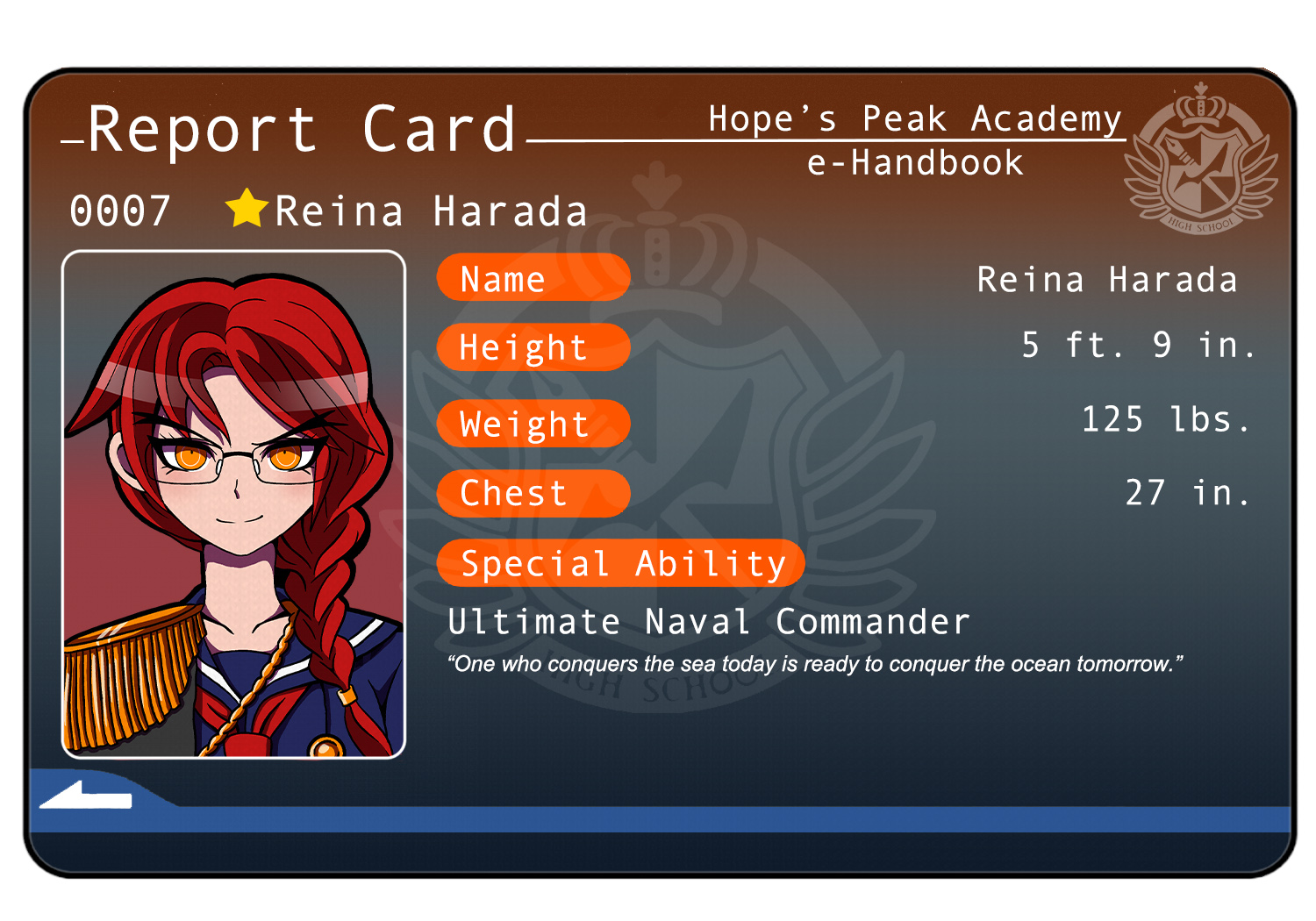
Task: Click the orange Name label
Action: click(533, 278)
